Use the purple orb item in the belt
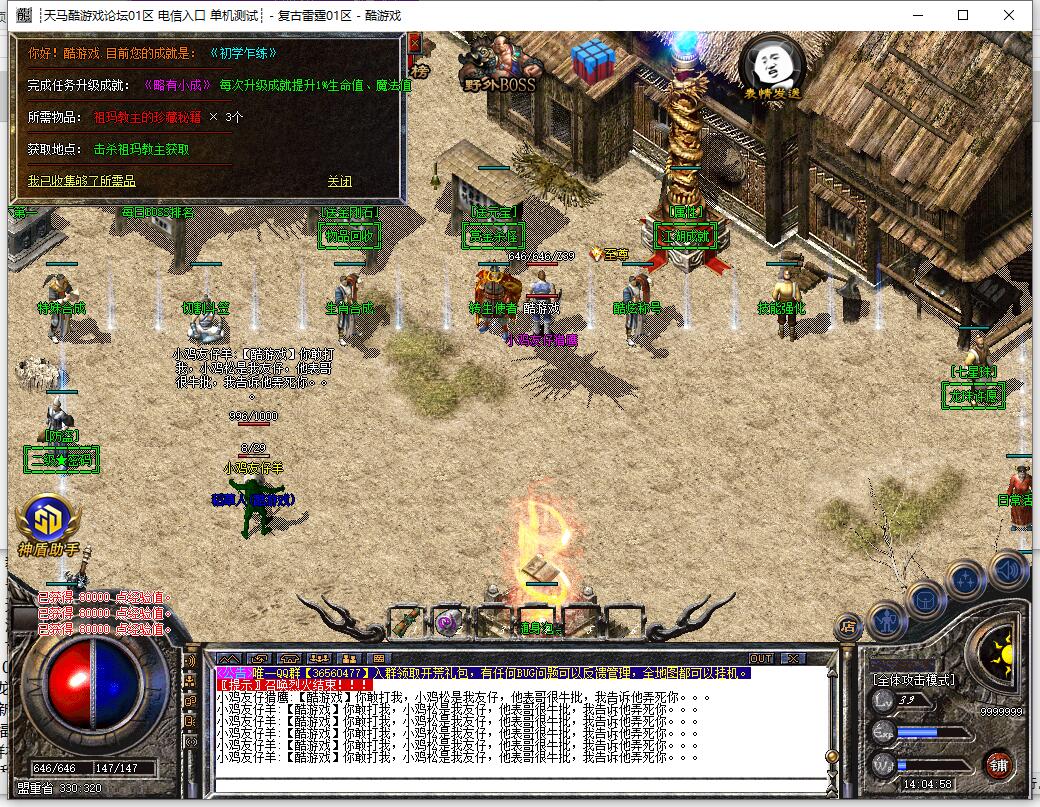This screenshot has height=807, width=1040. [x=447, y=623]
